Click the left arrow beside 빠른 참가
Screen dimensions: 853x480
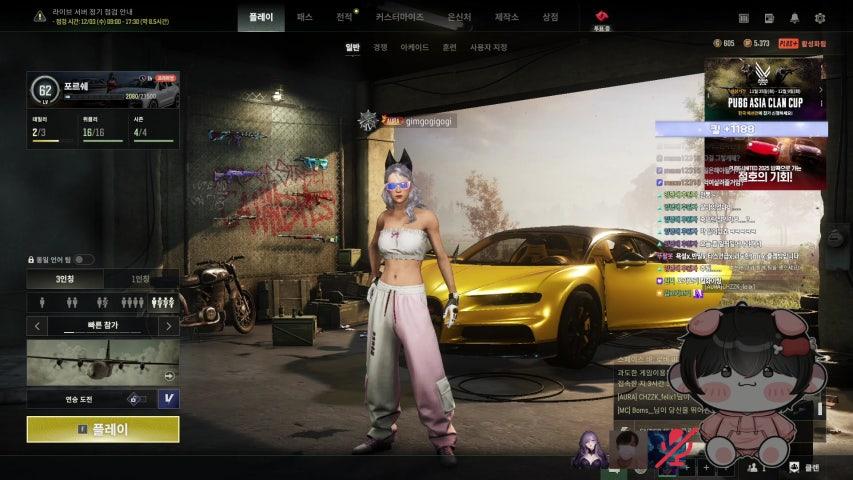click(38, 325)
